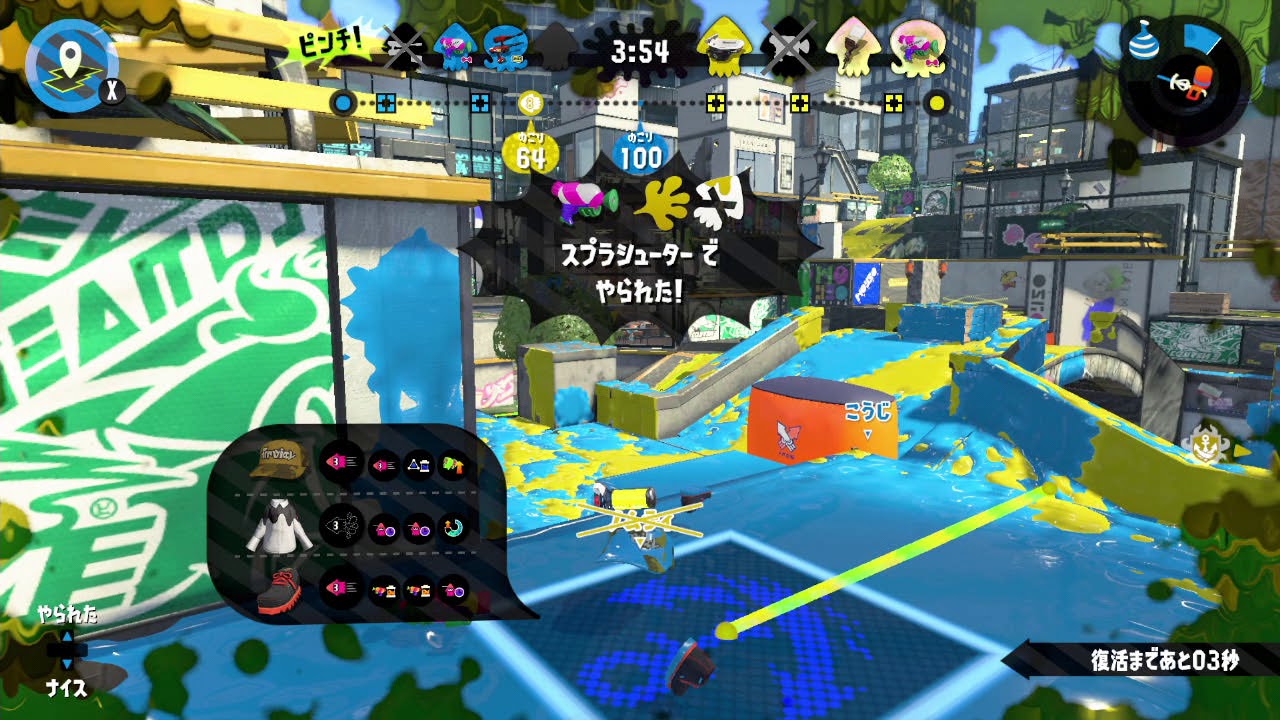Click the blue special charge gauge ring
Viewport: 1280px width, 720px height.
pos(1200,40)
